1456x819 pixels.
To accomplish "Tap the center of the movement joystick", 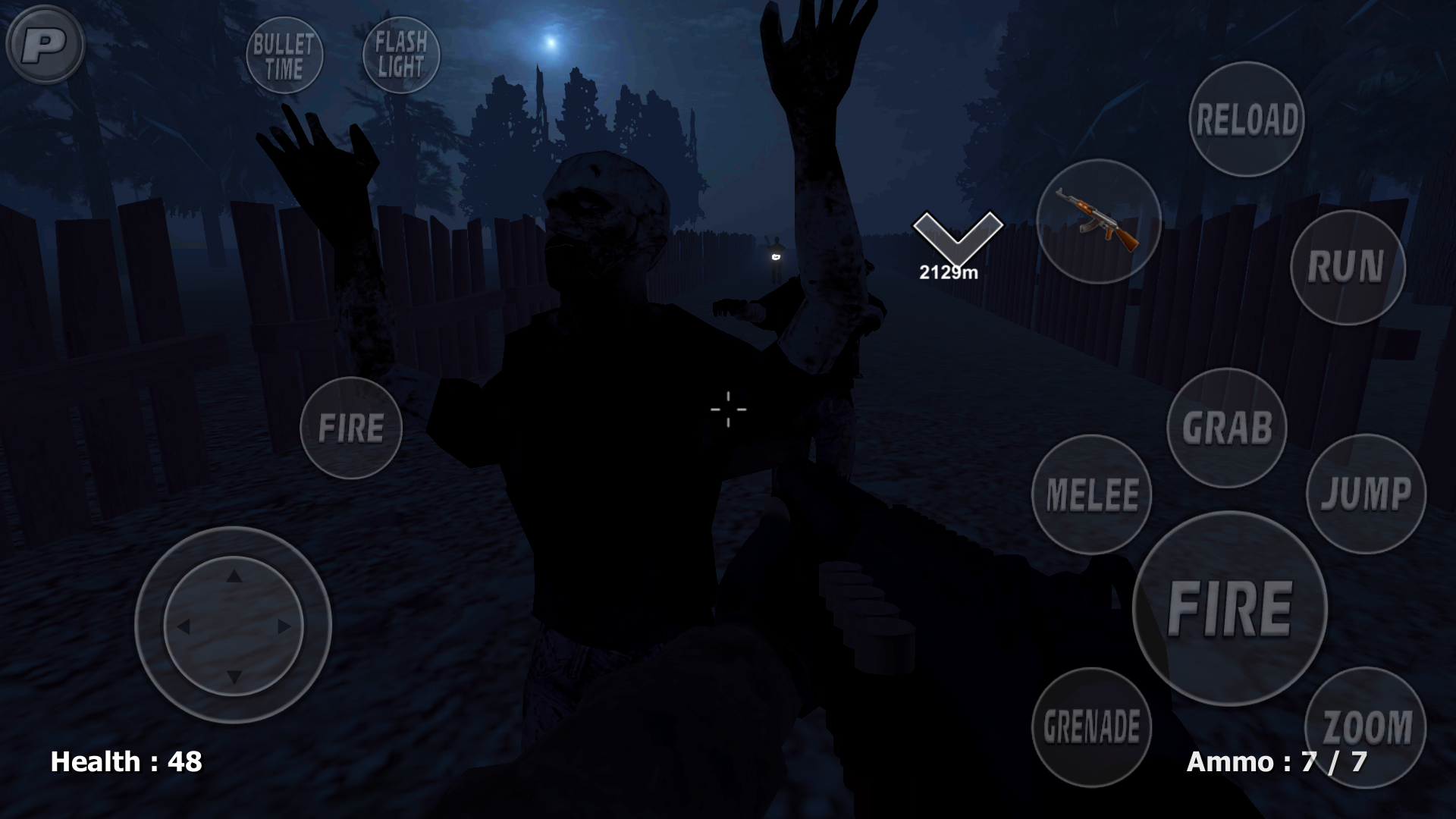I will tap(235, 626).
